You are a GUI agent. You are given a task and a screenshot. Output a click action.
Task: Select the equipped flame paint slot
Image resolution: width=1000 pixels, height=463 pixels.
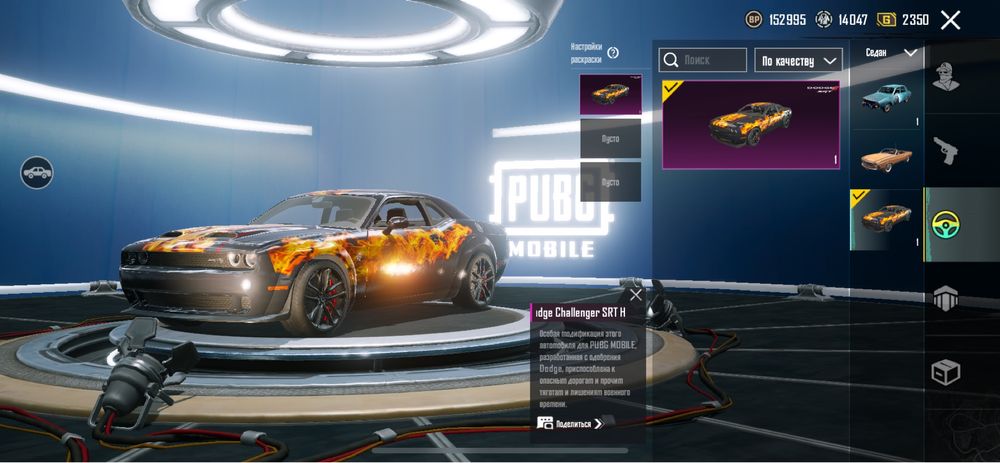[x=610, y=94]
